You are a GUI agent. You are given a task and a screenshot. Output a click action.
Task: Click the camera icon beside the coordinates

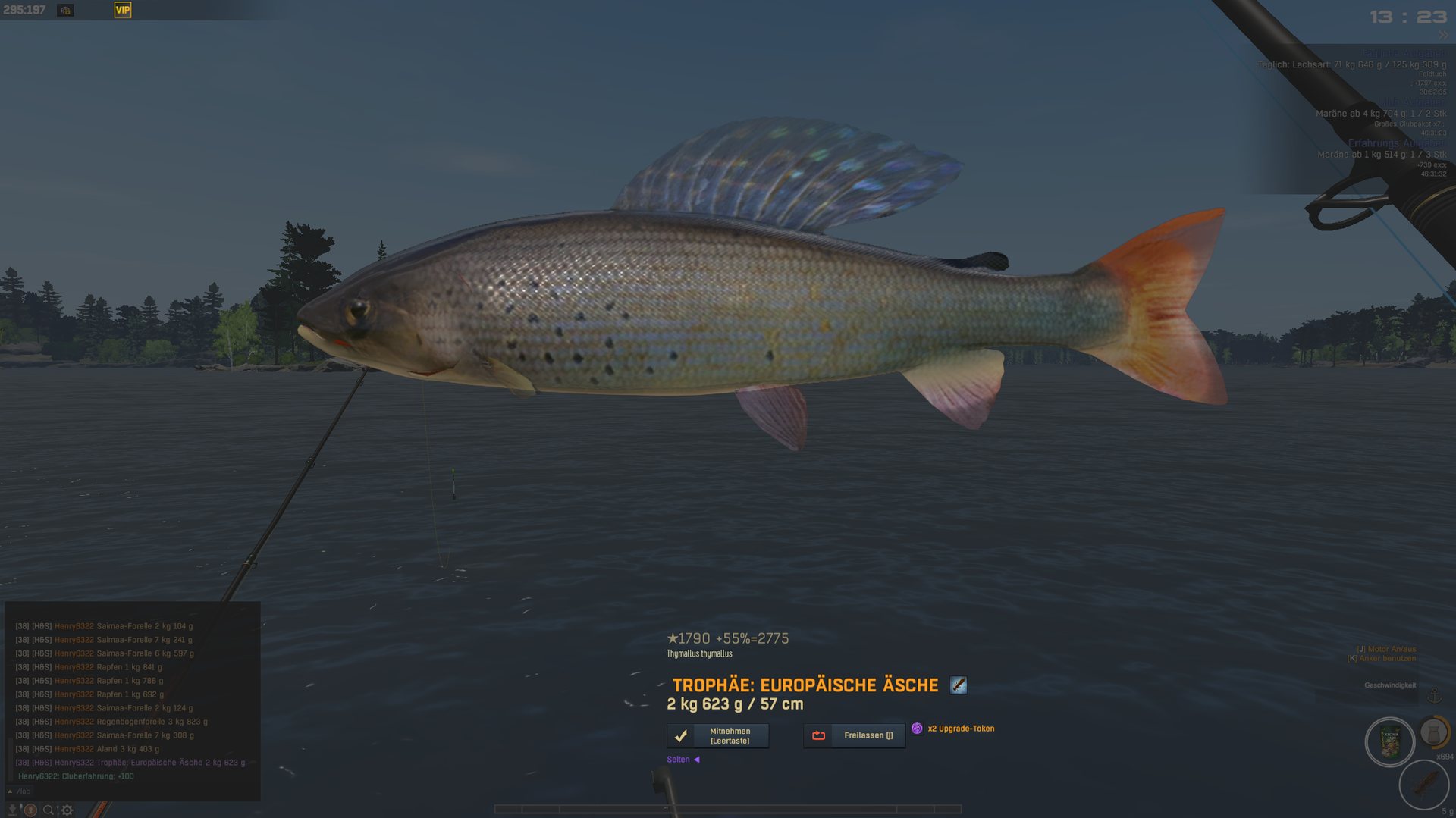coord(66,11)
